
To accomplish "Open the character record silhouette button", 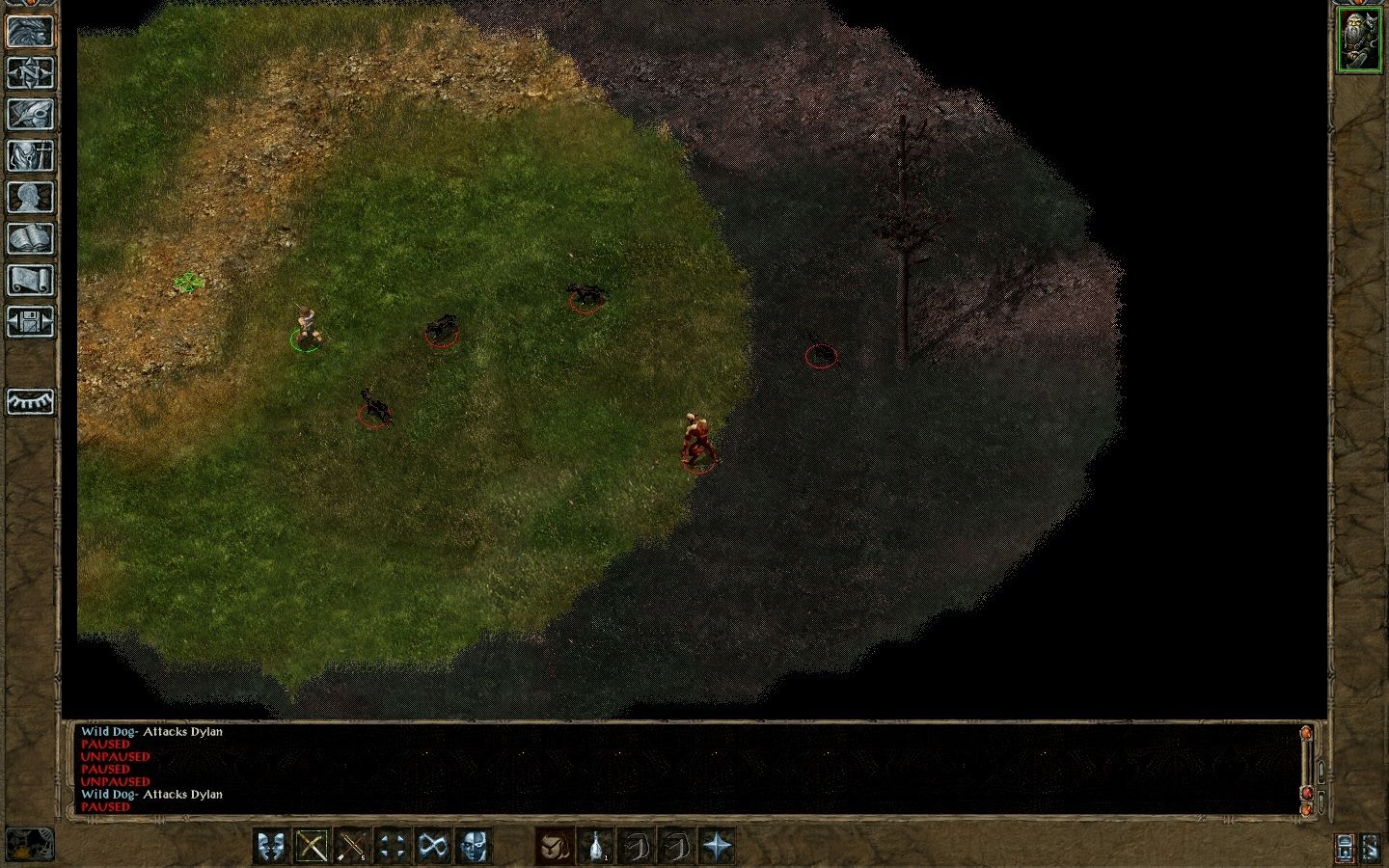I will click(x=30, y=197).
